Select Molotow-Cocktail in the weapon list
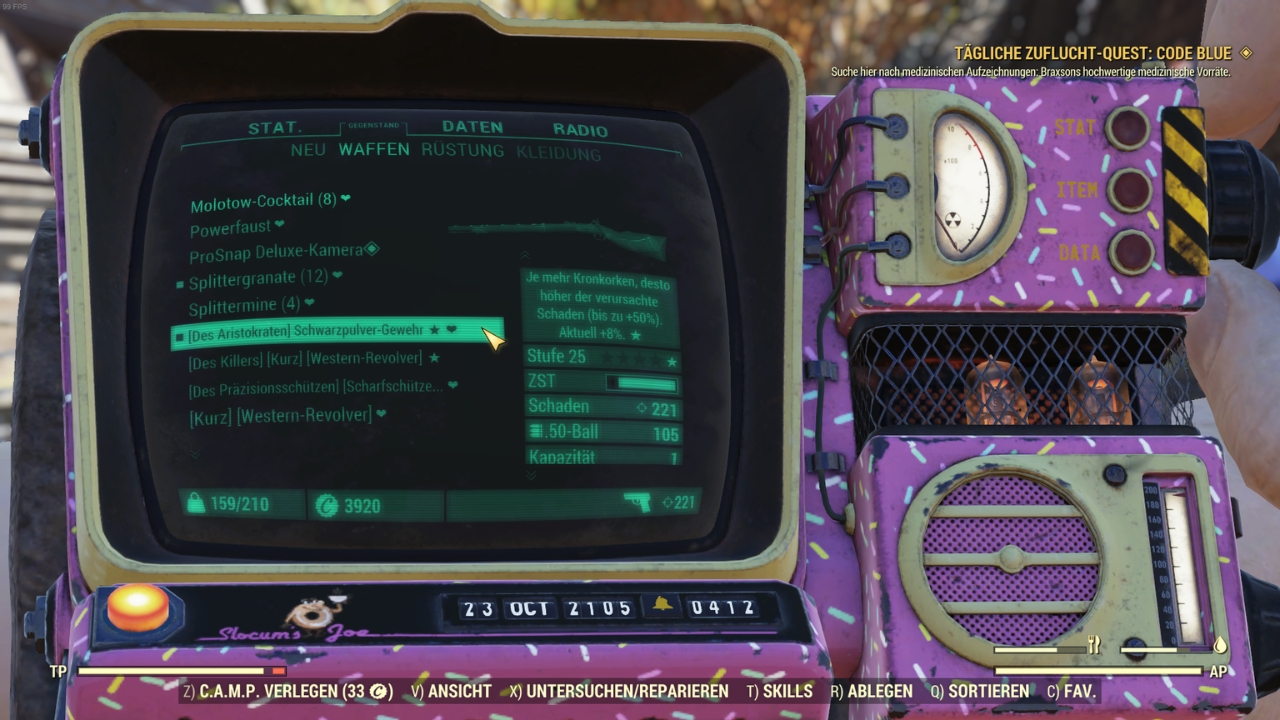The height and width of the screenshot is (720, 1280). click(263, 201)
